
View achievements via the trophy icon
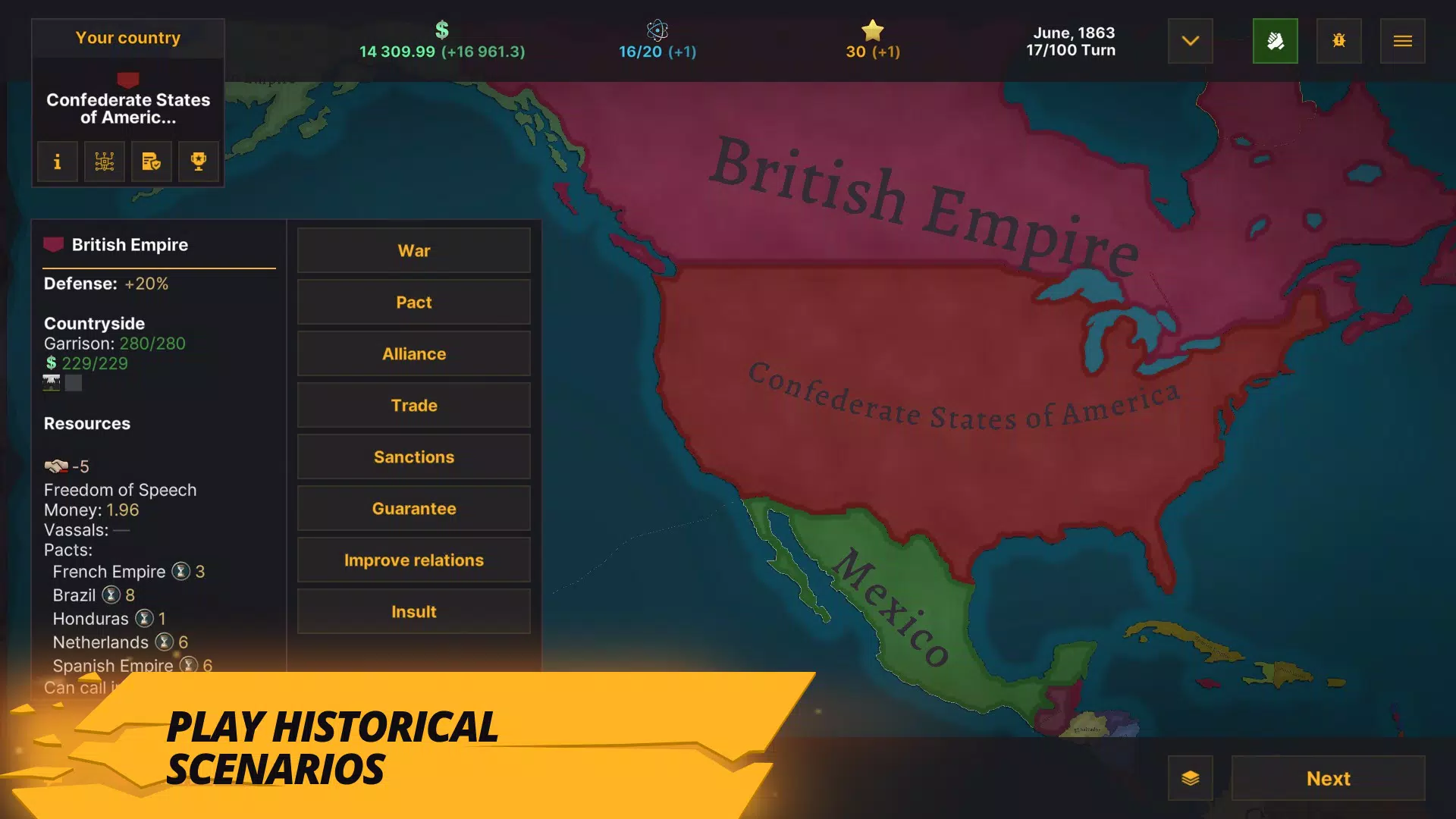click(x=198, y=161)
